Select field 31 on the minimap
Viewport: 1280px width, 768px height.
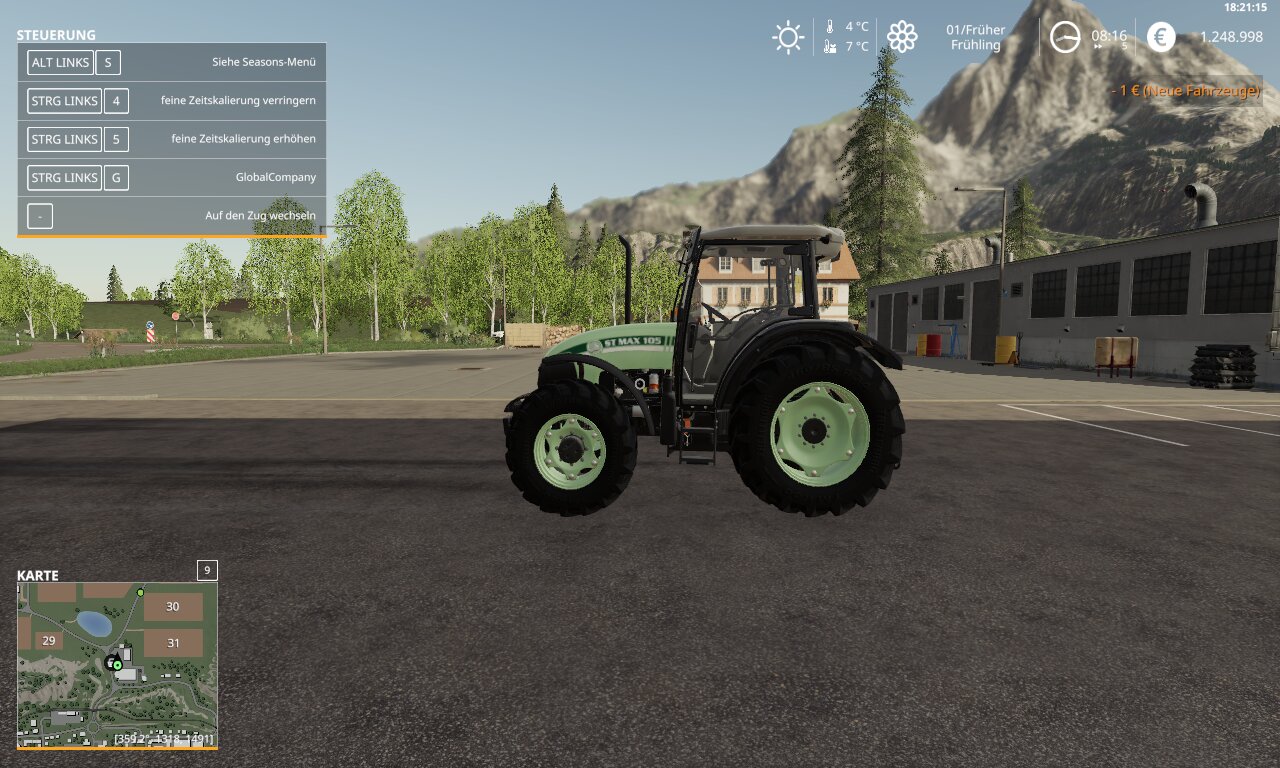173,643
